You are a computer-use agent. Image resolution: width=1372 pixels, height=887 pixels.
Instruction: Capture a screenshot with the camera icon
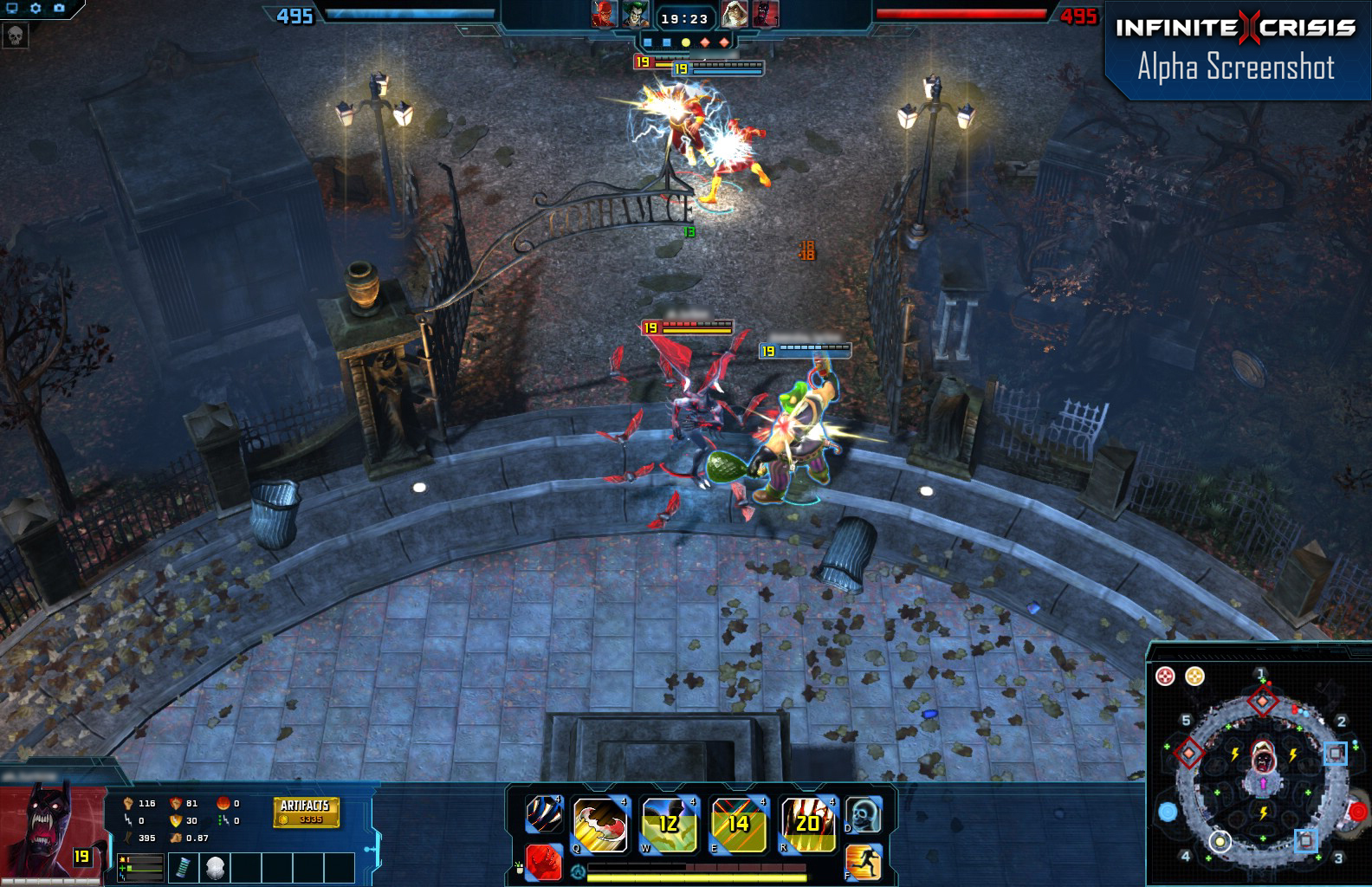click(60, 8)
